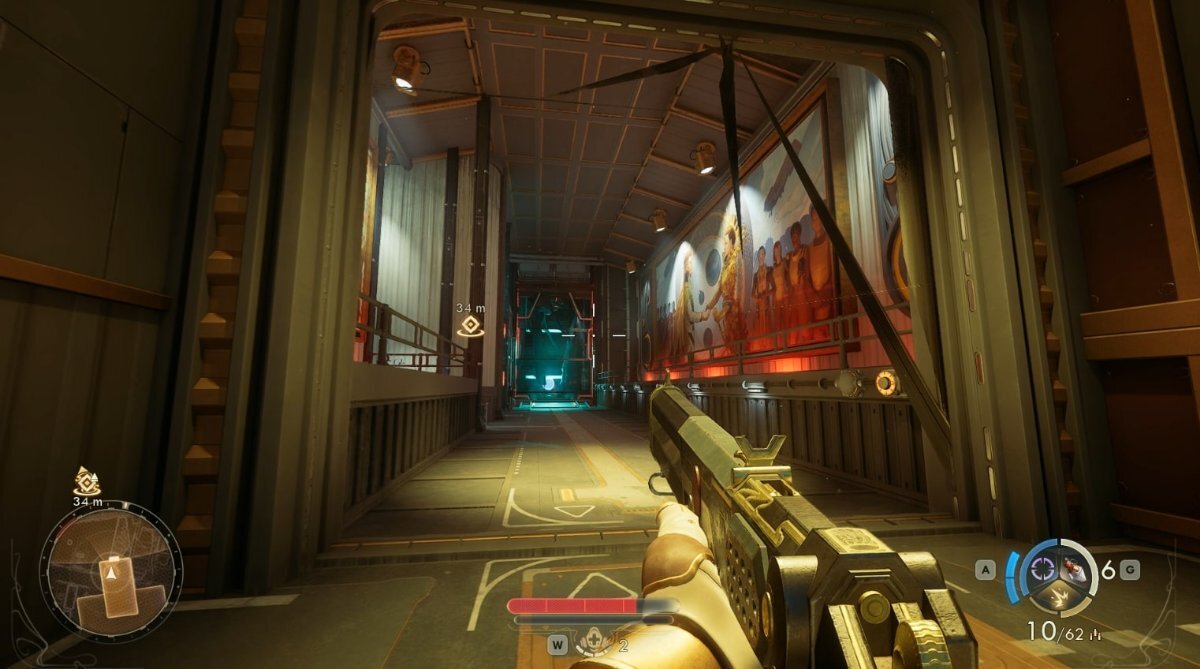This screenshot has height=669, width=1200.
Task: Select the objective marker above the minimap
Action: coord(87,481)
